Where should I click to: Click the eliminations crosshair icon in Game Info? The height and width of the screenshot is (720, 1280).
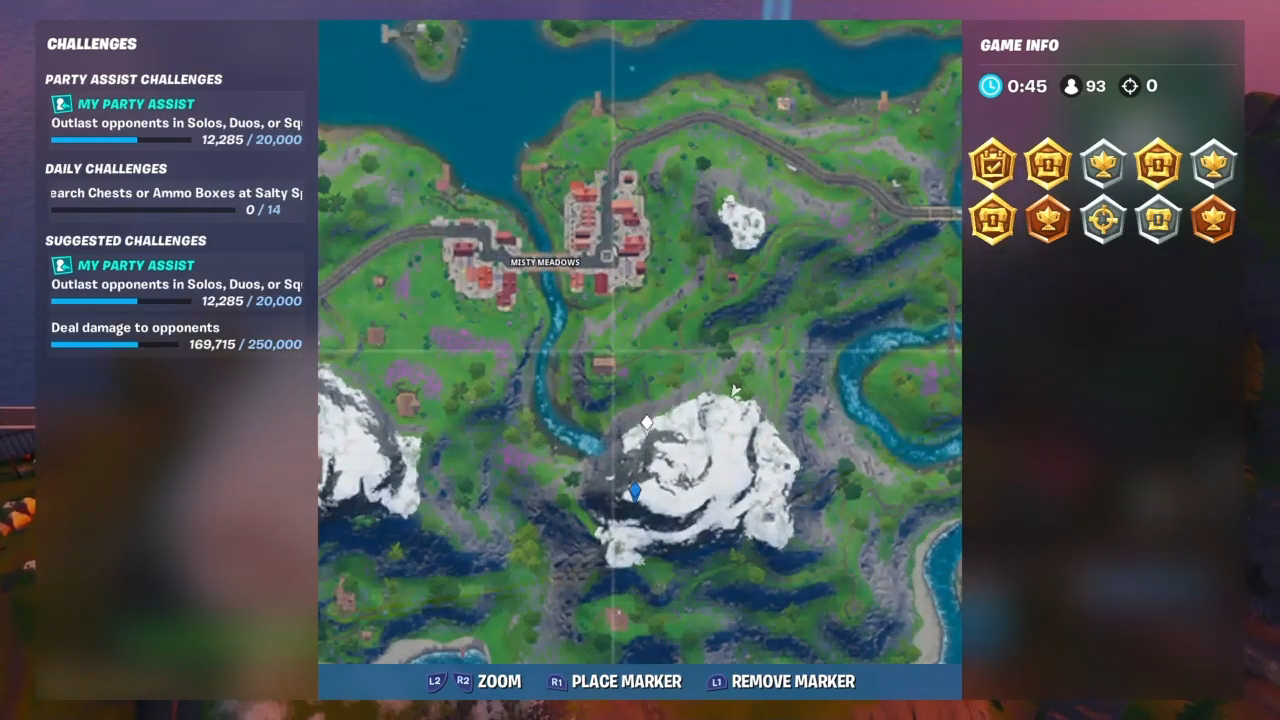[1130, 86]
